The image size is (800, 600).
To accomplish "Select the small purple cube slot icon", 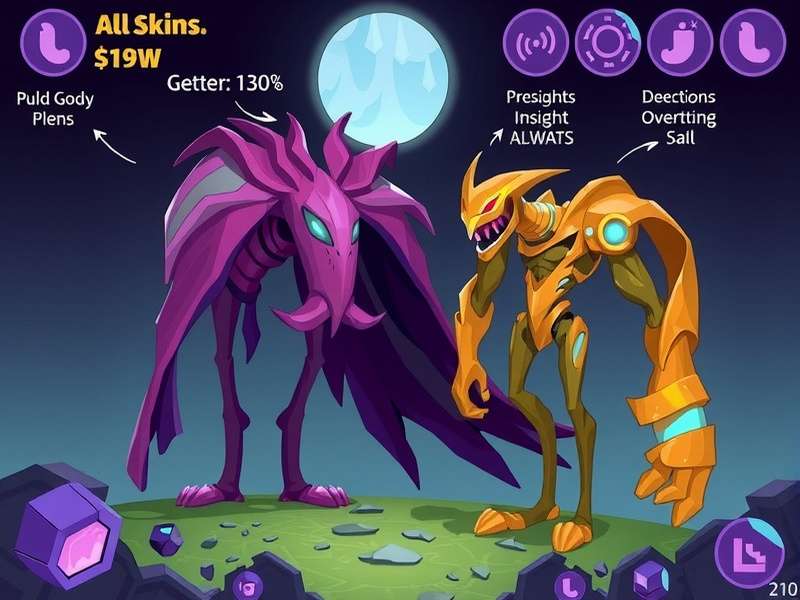I will 650,579.
